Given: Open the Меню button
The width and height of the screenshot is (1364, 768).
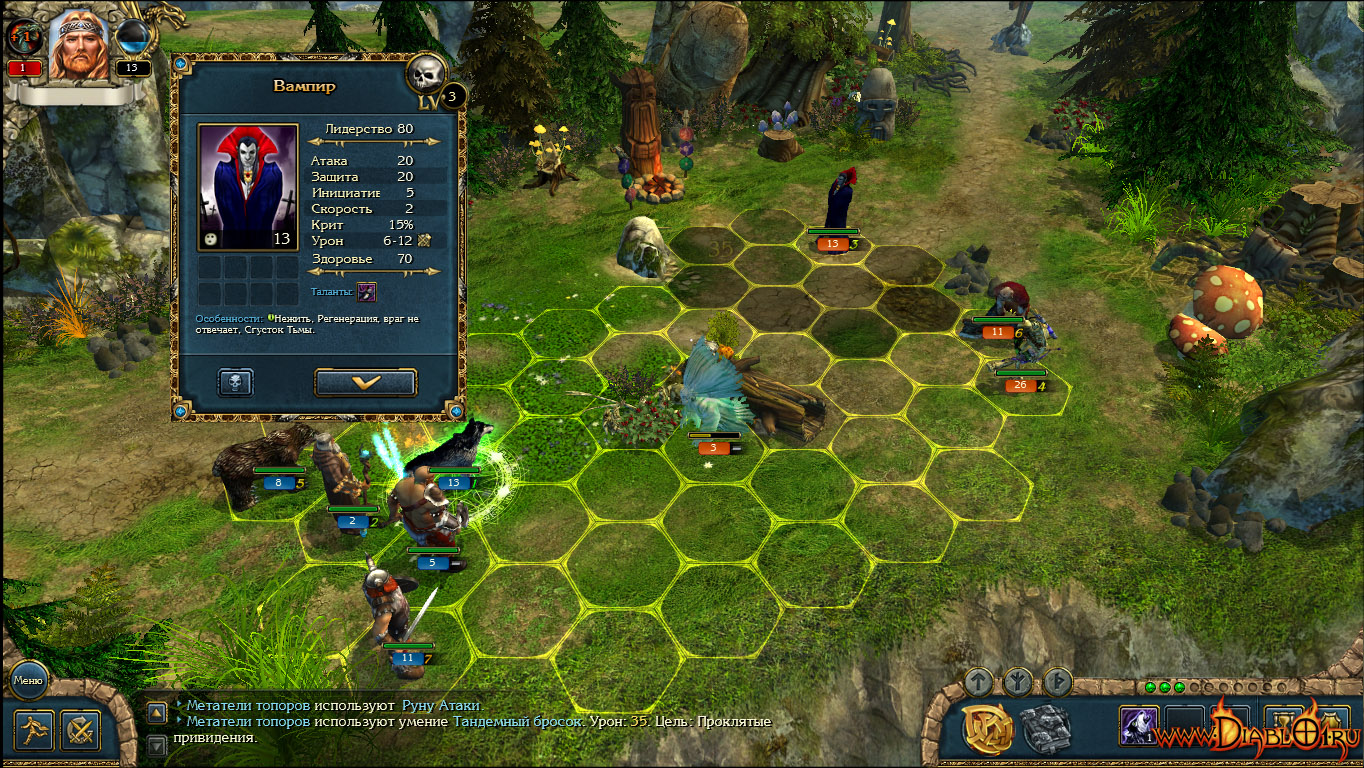Looking at the screenshot, I should [x=27, y=682].
